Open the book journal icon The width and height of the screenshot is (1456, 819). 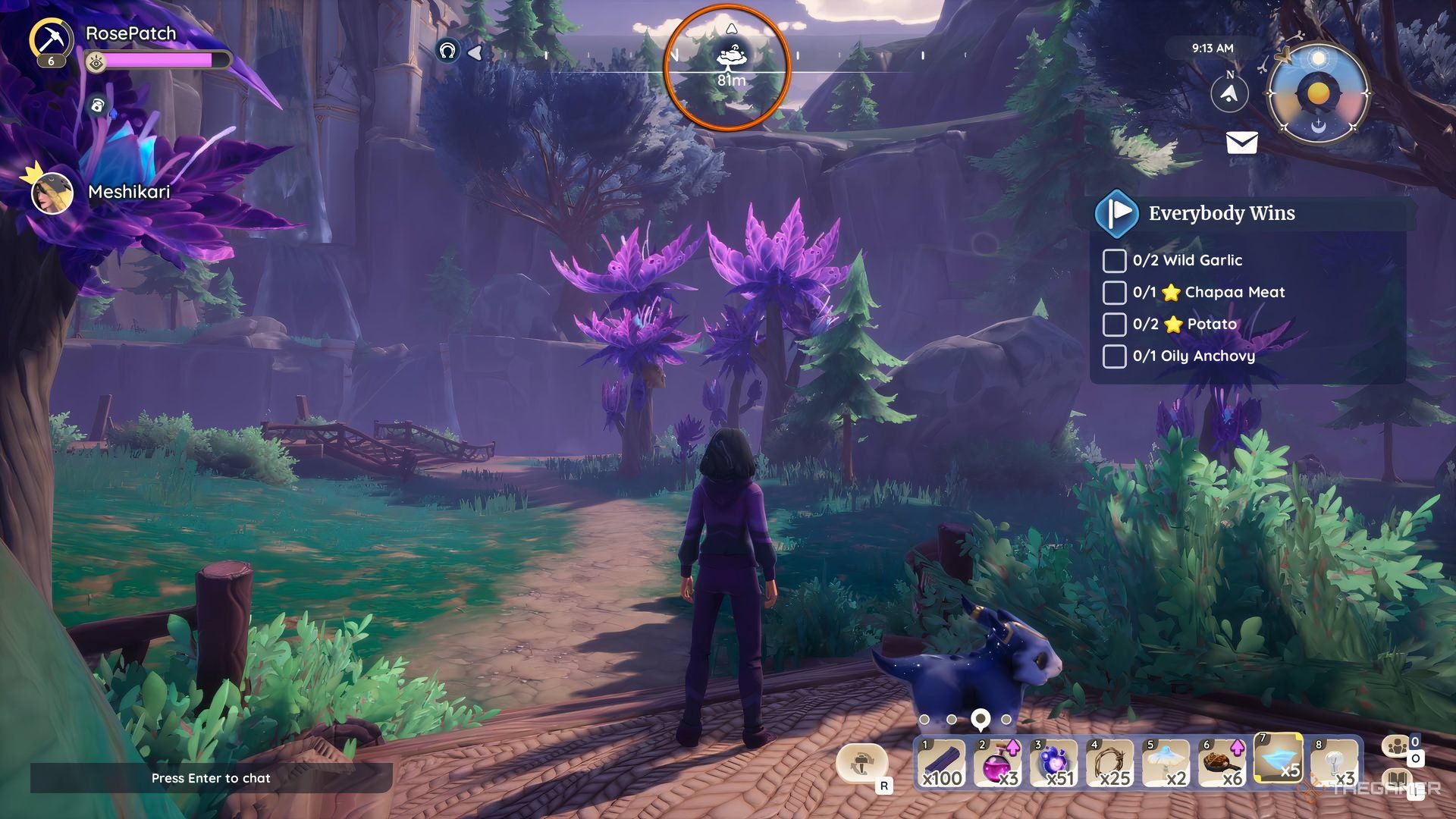coord(1397,781)
